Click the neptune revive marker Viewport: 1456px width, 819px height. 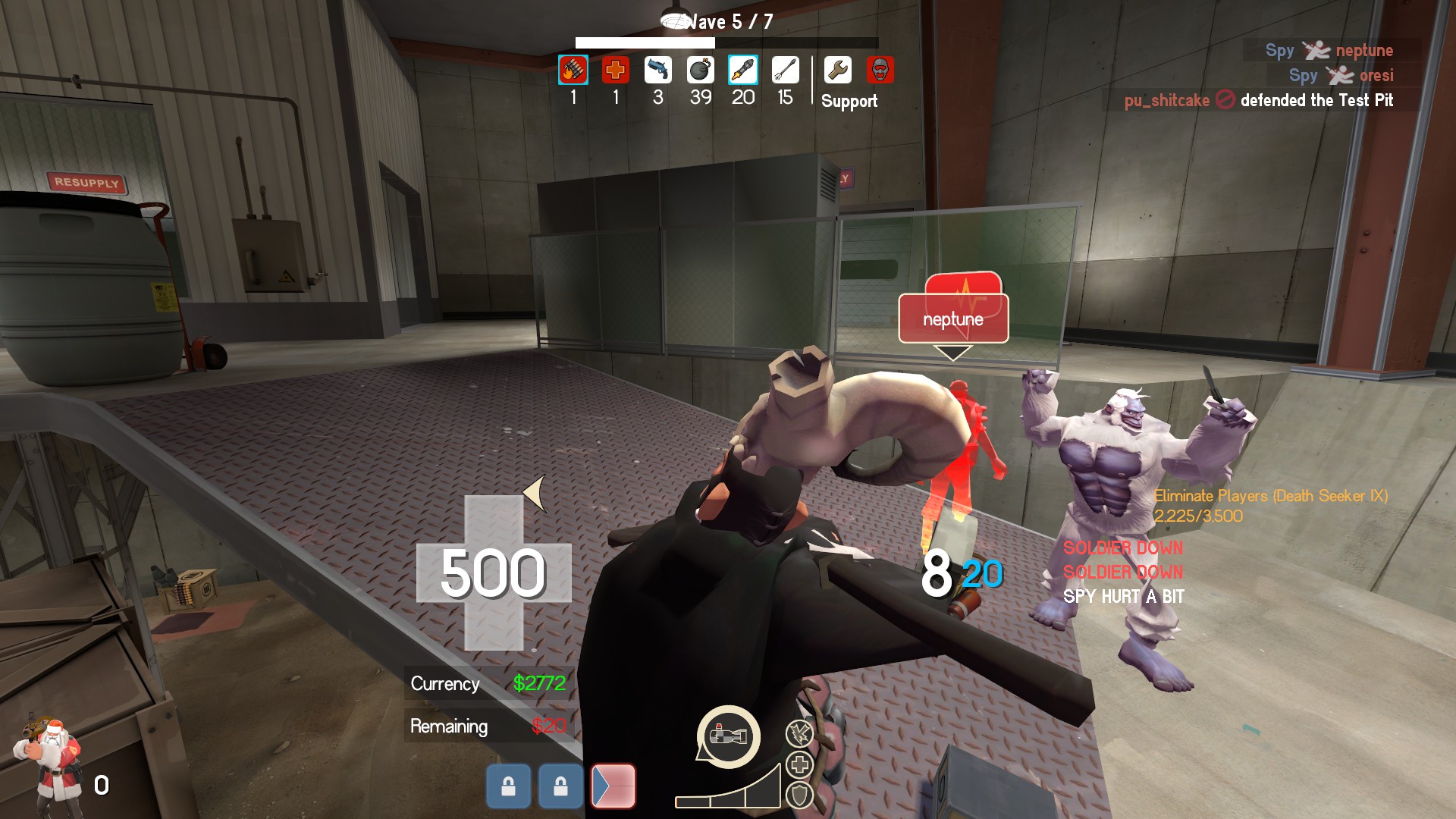pos(953,318)
